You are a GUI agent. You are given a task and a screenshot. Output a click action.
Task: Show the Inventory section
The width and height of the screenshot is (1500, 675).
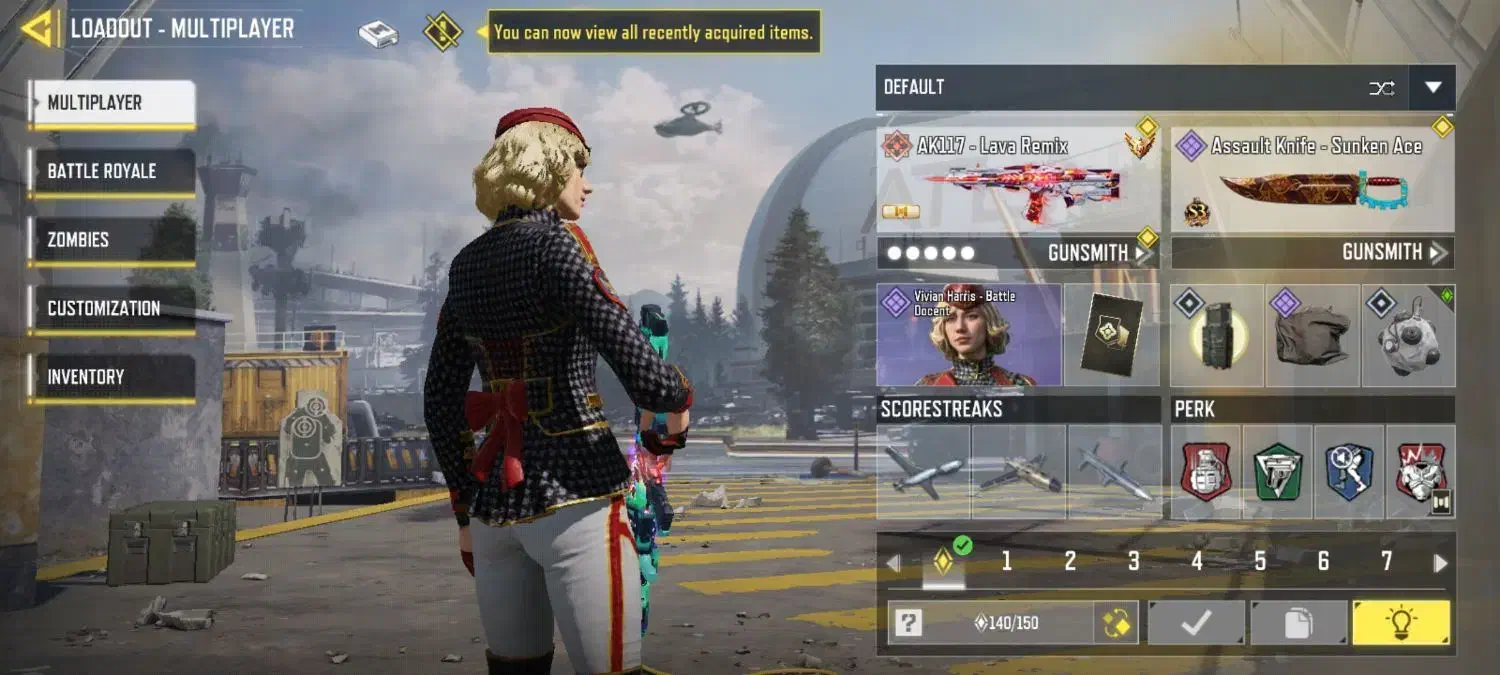(112, 377)
